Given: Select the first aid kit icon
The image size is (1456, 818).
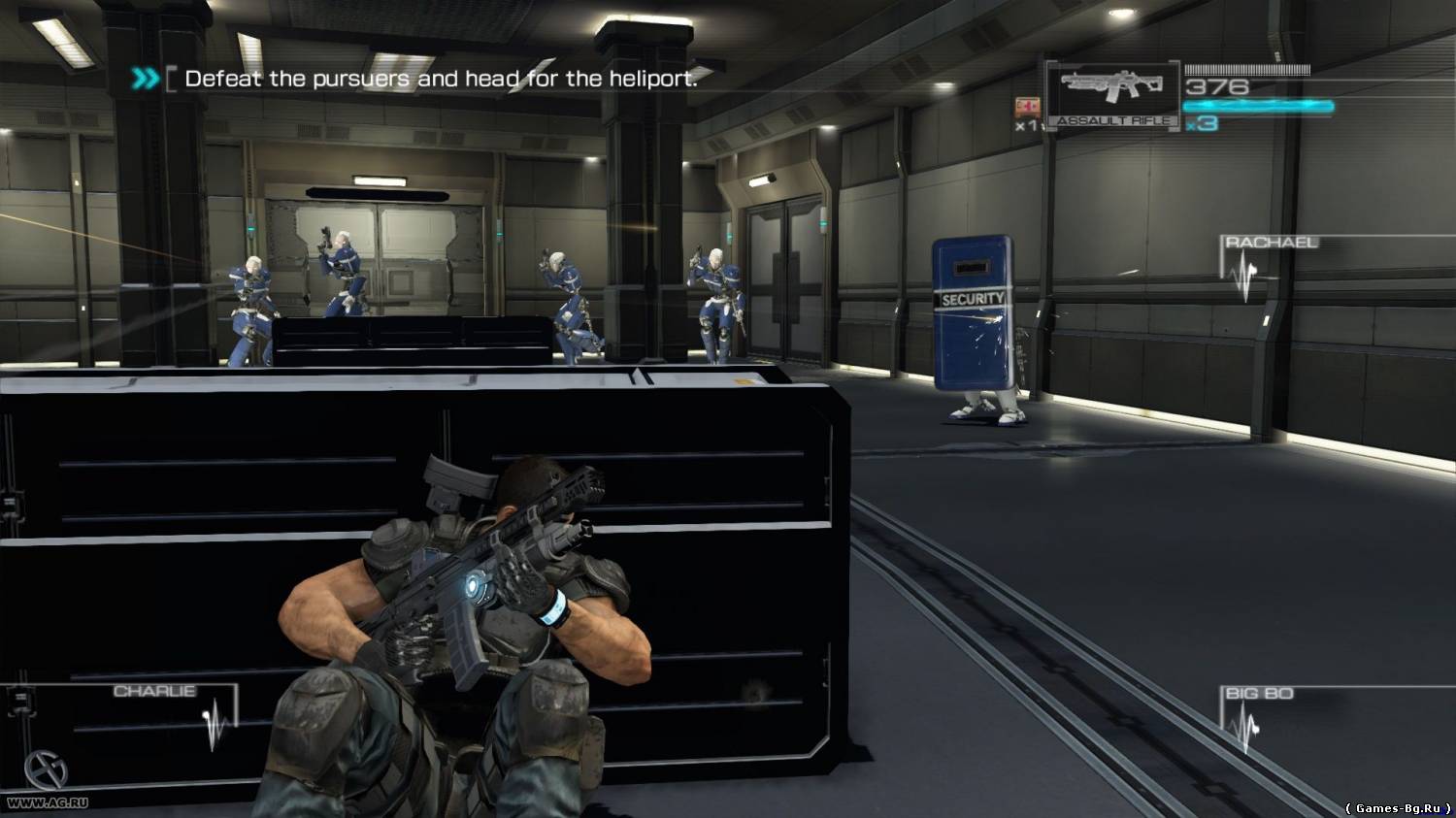Looking at the screenshot, I should (1025, 107).
